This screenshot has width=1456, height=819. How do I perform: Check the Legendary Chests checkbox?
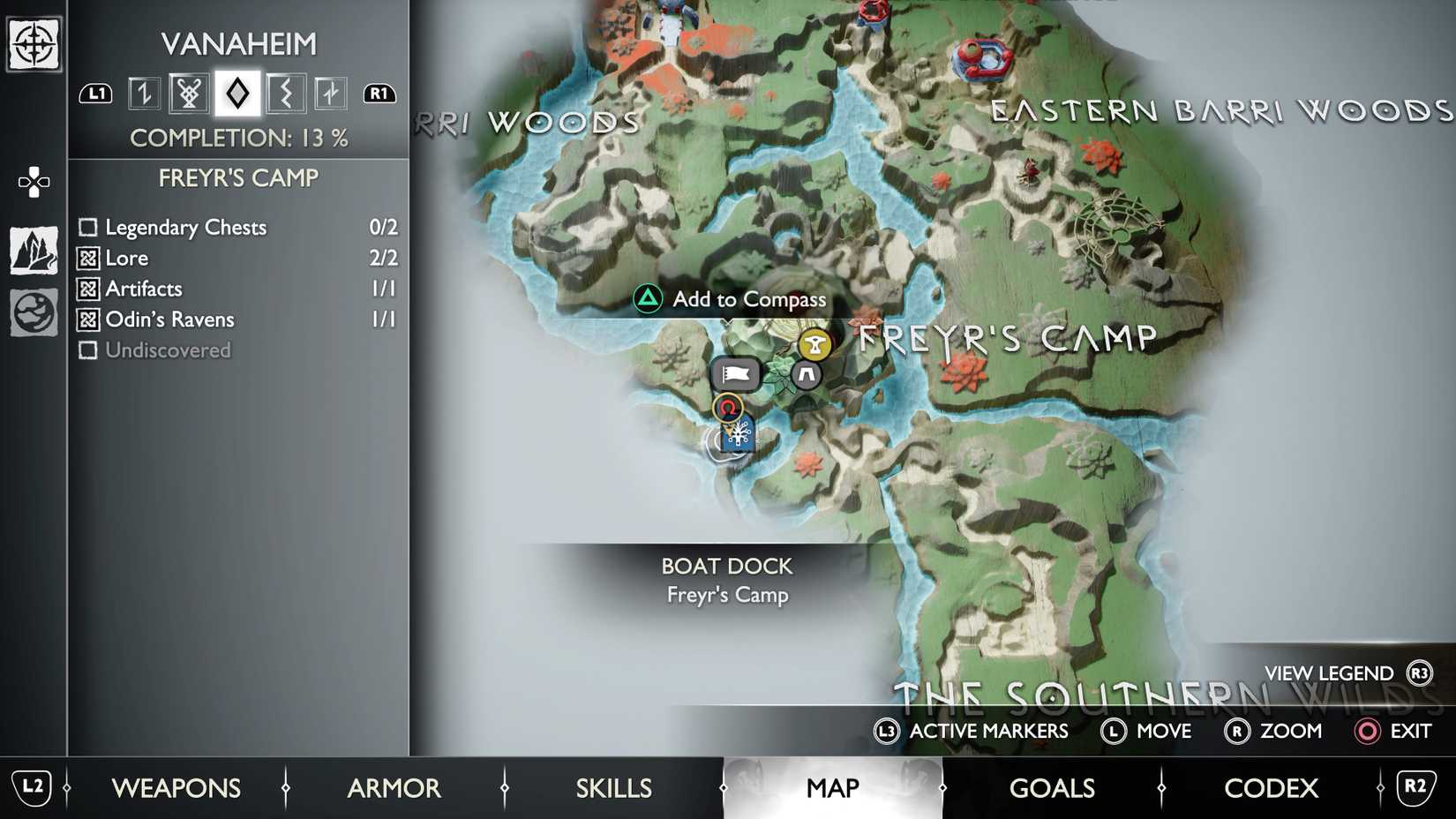click(87, 227)
